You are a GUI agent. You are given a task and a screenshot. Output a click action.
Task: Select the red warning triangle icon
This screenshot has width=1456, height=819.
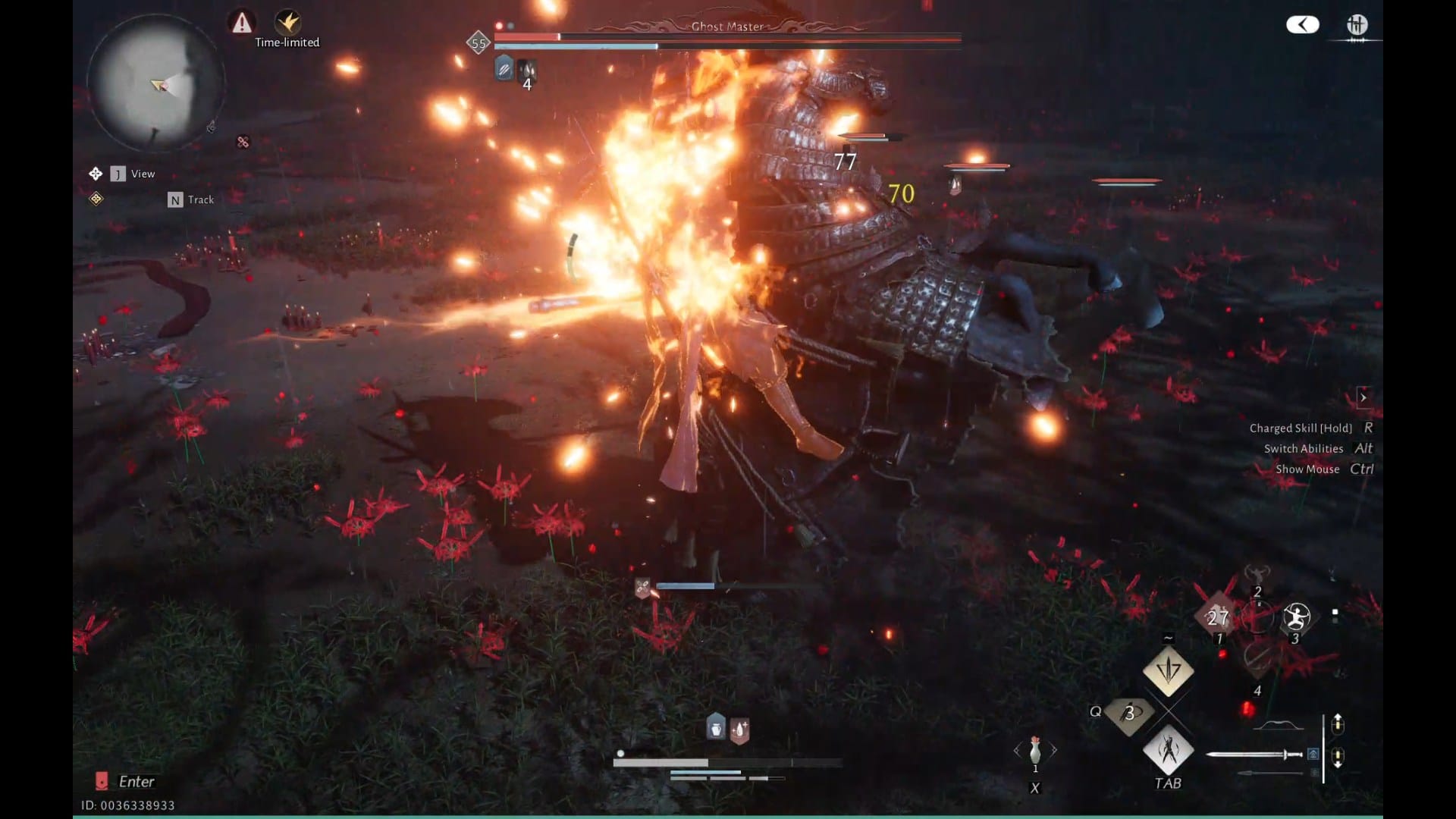point(241,23)
